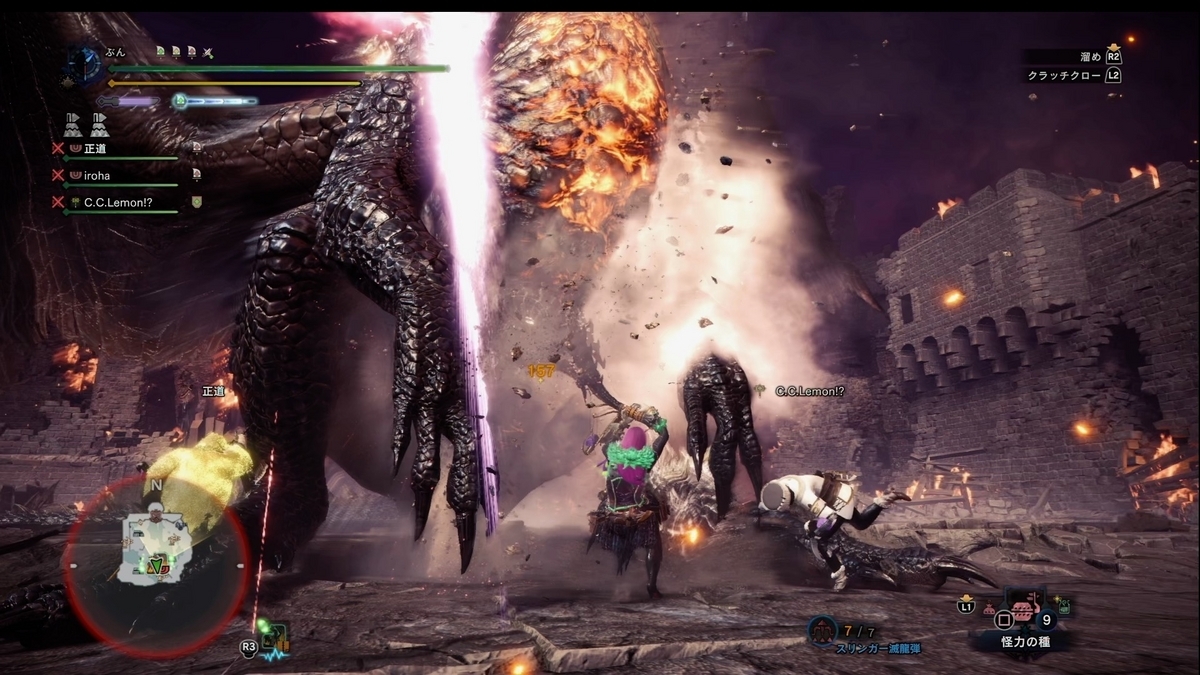Click the スリンガー滅龍弾 slinger ammo icon
The image size is (1200, 675).
[823, 630]
